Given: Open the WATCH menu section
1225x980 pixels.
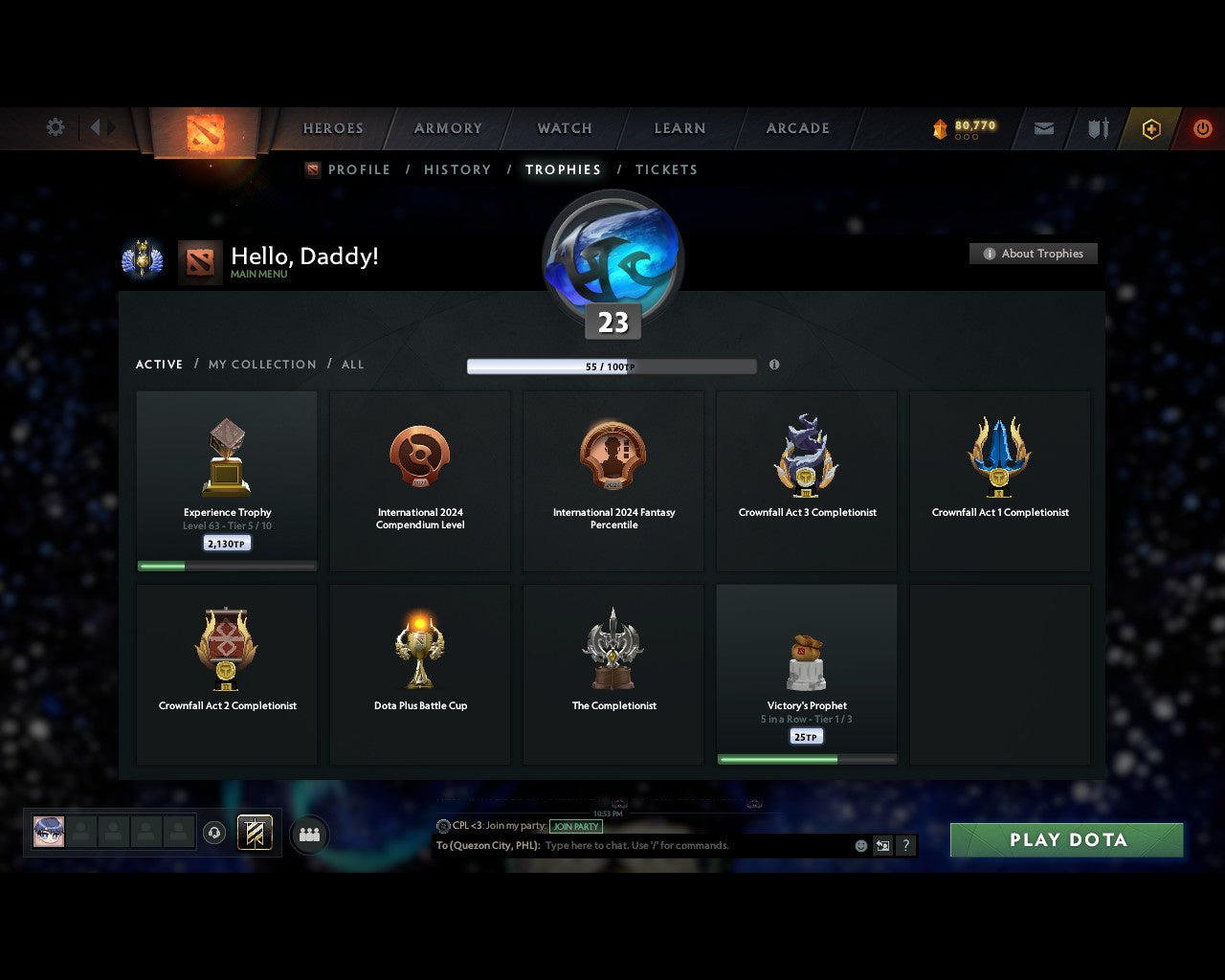Looking at the screenshot, I should point(564,128).
